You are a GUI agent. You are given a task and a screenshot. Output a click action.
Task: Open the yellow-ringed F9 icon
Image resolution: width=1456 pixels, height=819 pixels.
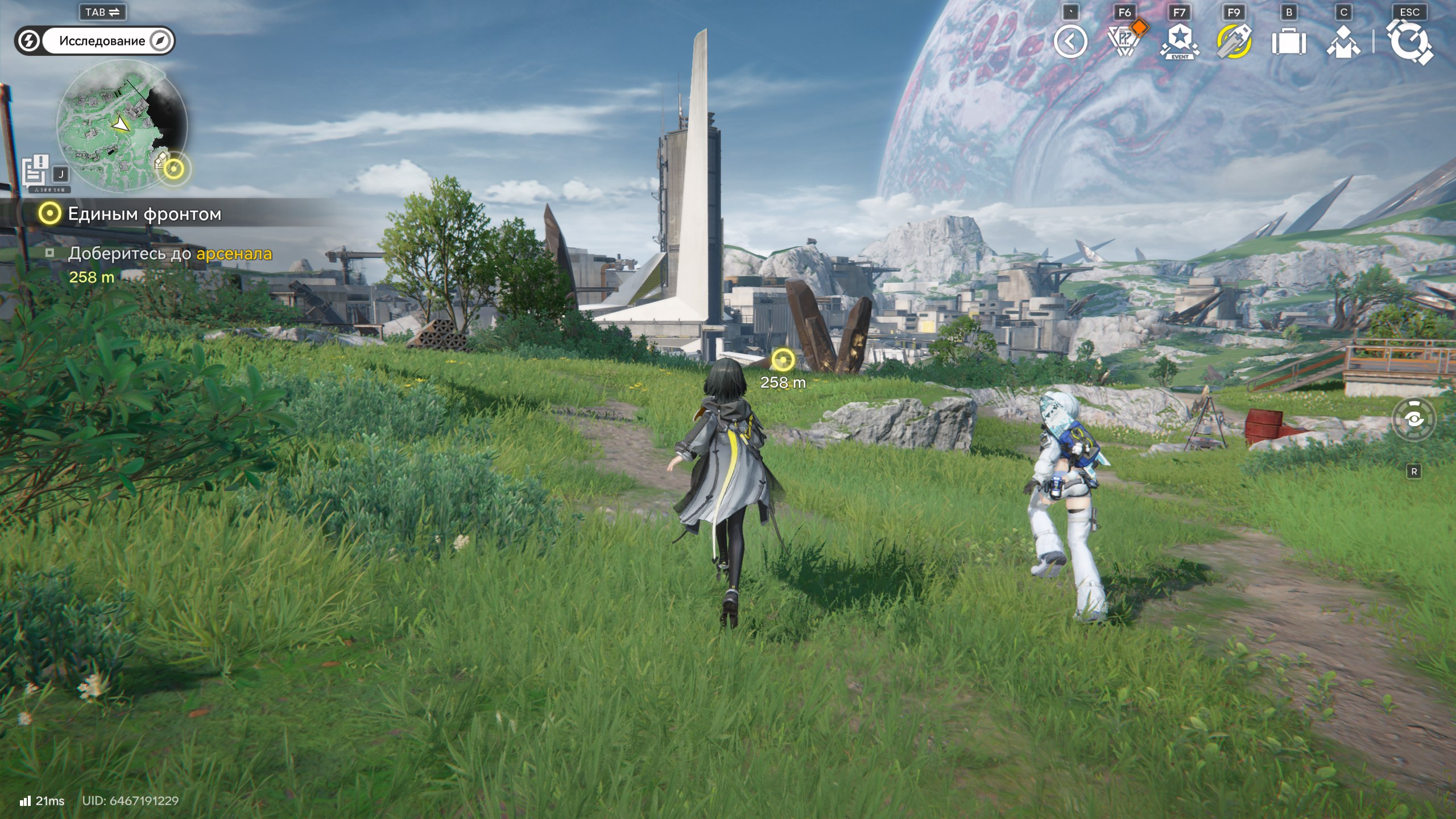(x=1234, y=42)
